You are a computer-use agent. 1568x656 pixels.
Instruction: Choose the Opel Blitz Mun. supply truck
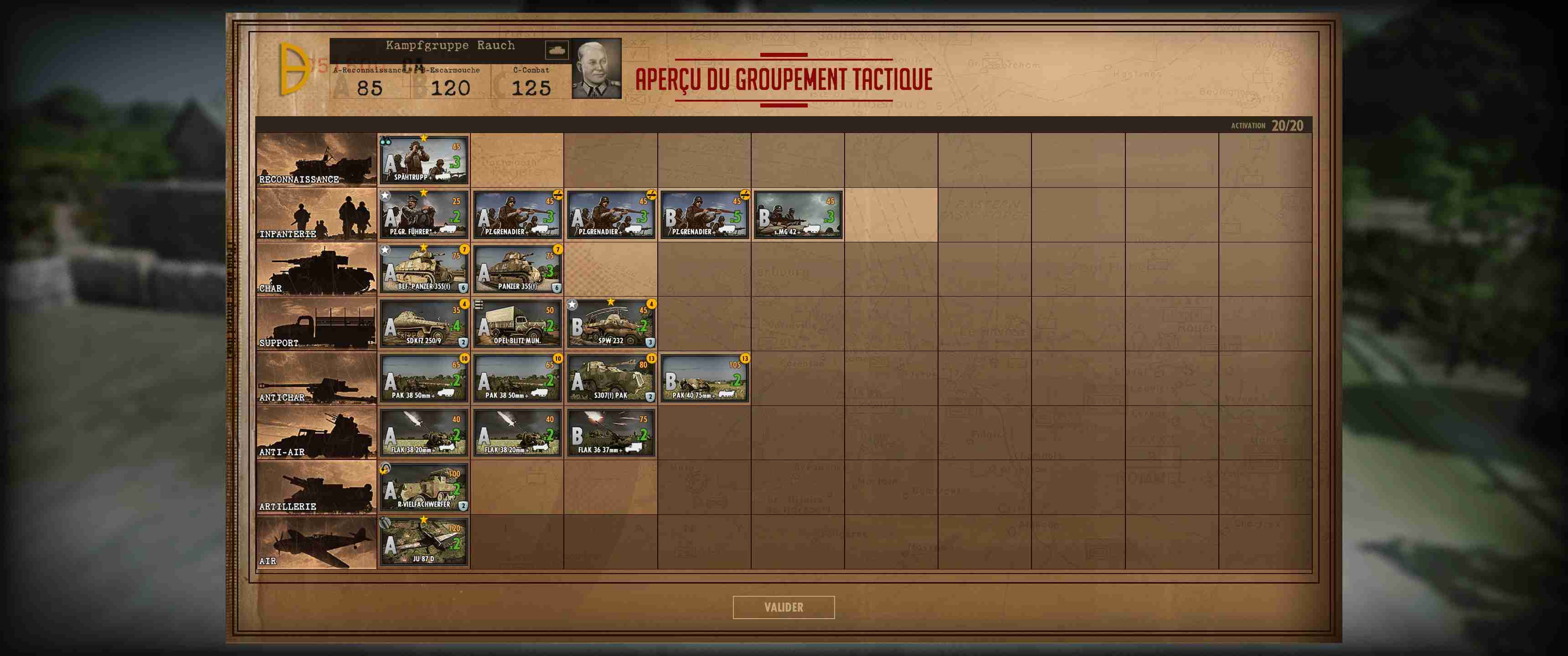pyautogui.click(x=517, y=324)
